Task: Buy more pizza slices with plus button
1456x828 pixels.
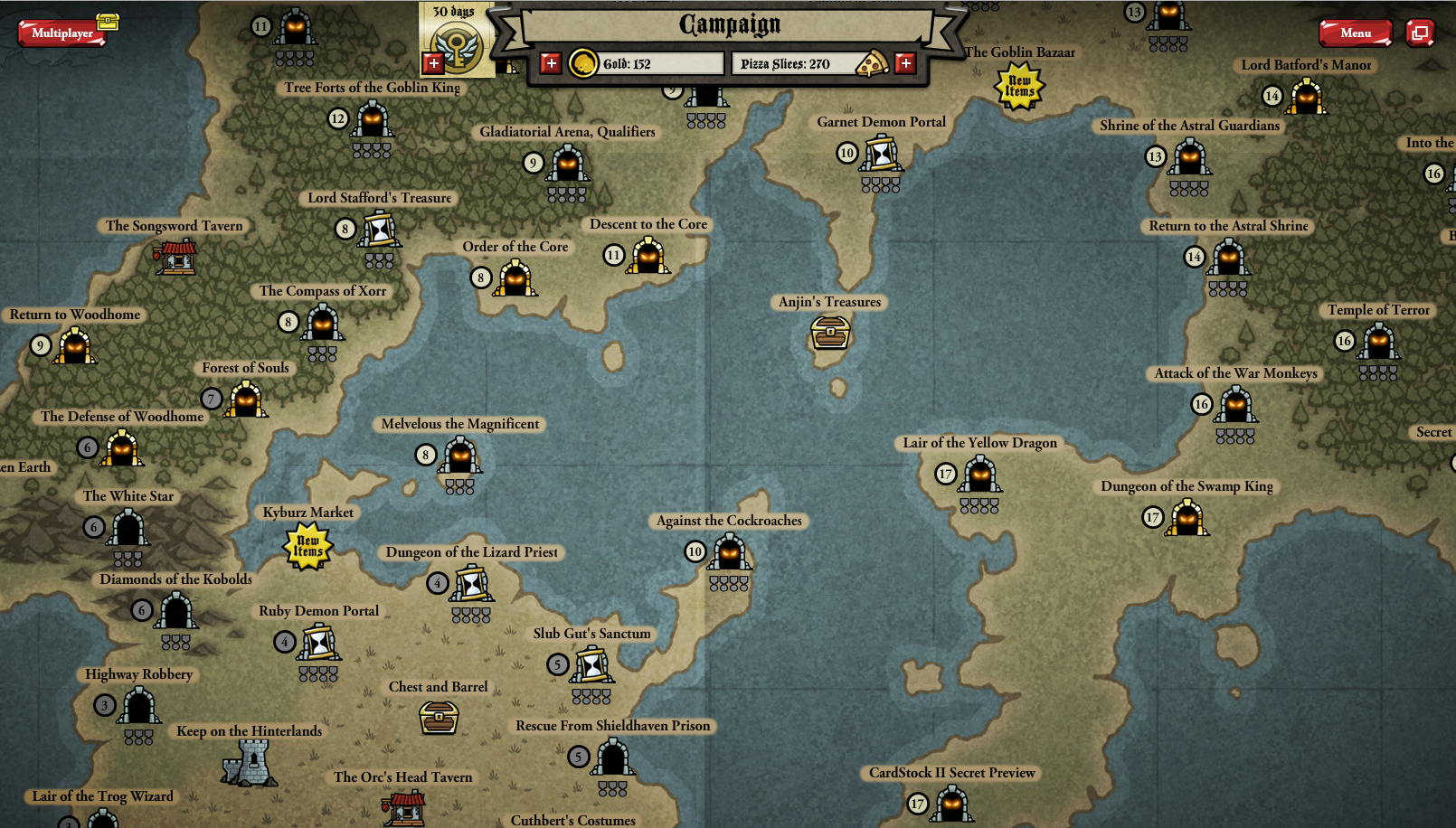Action: pyautogui.click(x=905, y=63)
